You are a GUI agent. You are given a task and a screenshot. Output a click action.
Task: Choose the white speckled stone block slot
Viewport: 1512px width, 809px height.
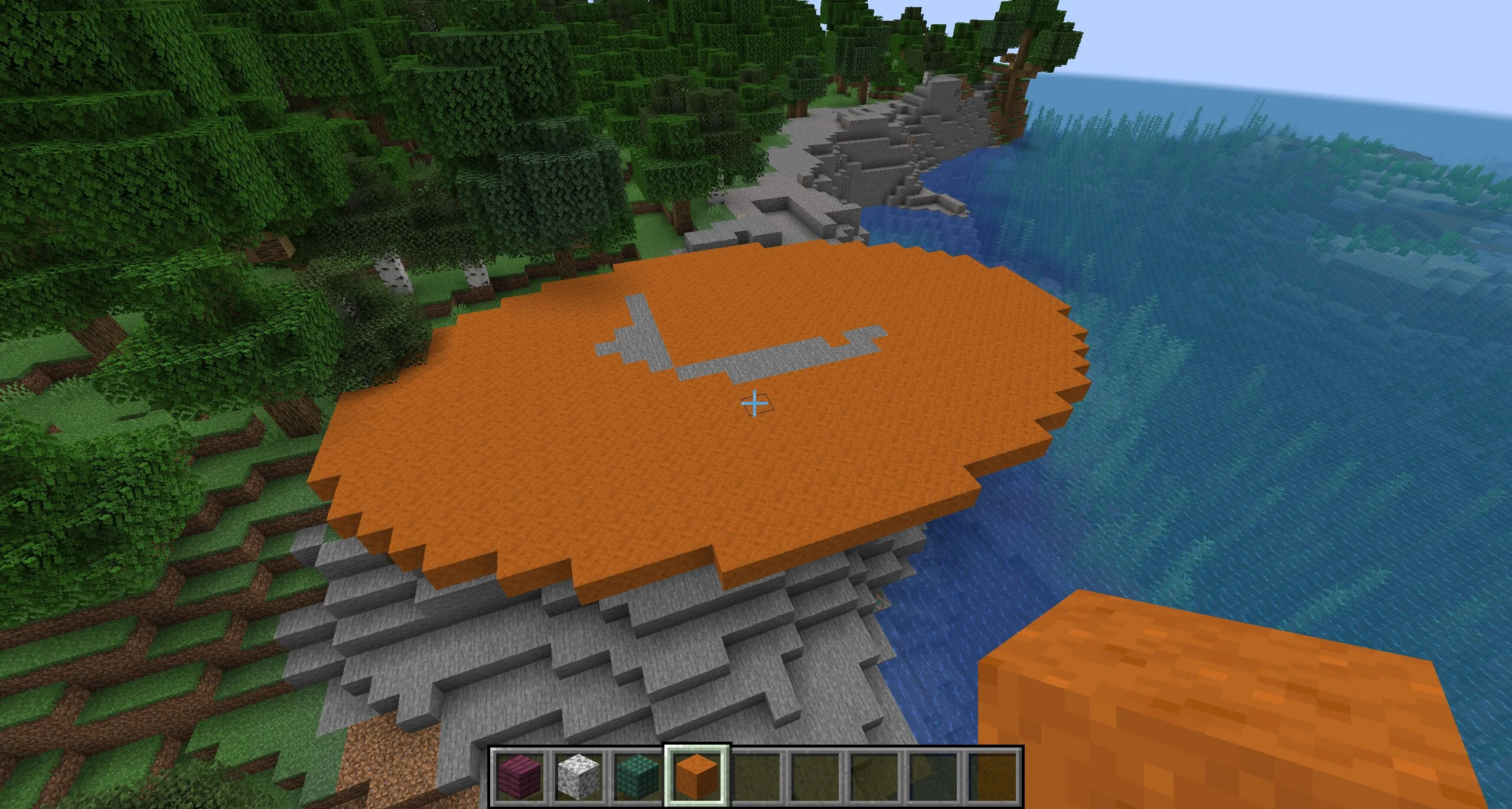(579, 776)
